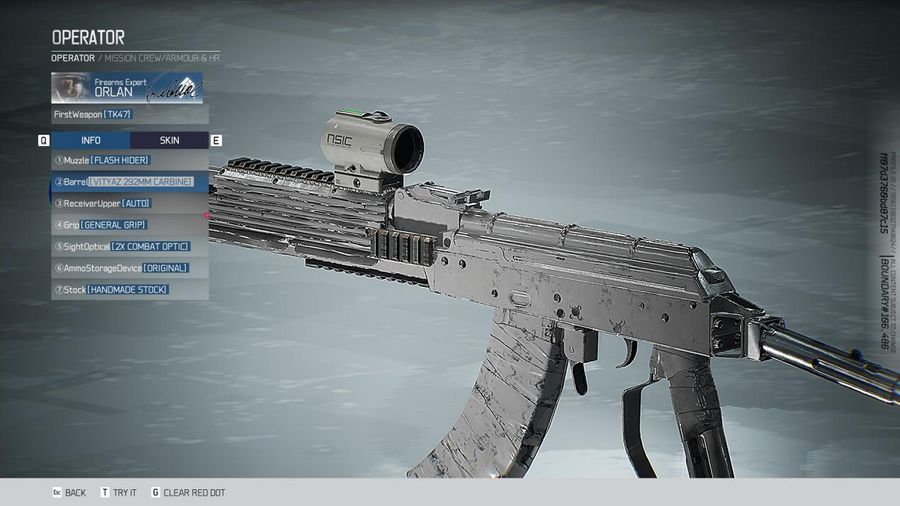Open the INFO tab
900x506 pixels.
coord(91,140)
